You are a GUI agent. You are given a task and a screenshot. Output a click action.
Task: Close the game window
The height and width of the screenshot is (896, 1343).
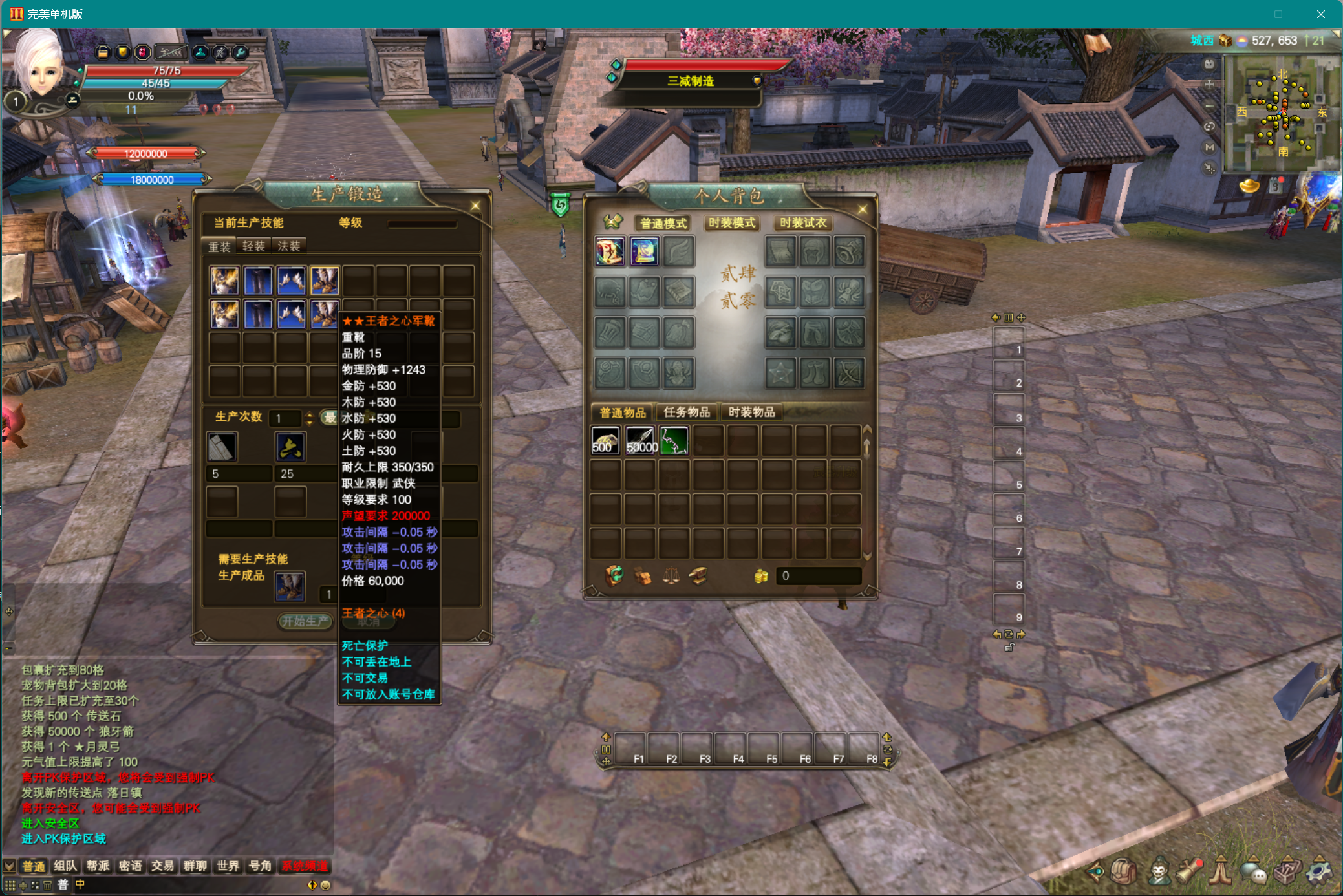pos(1320,14)
